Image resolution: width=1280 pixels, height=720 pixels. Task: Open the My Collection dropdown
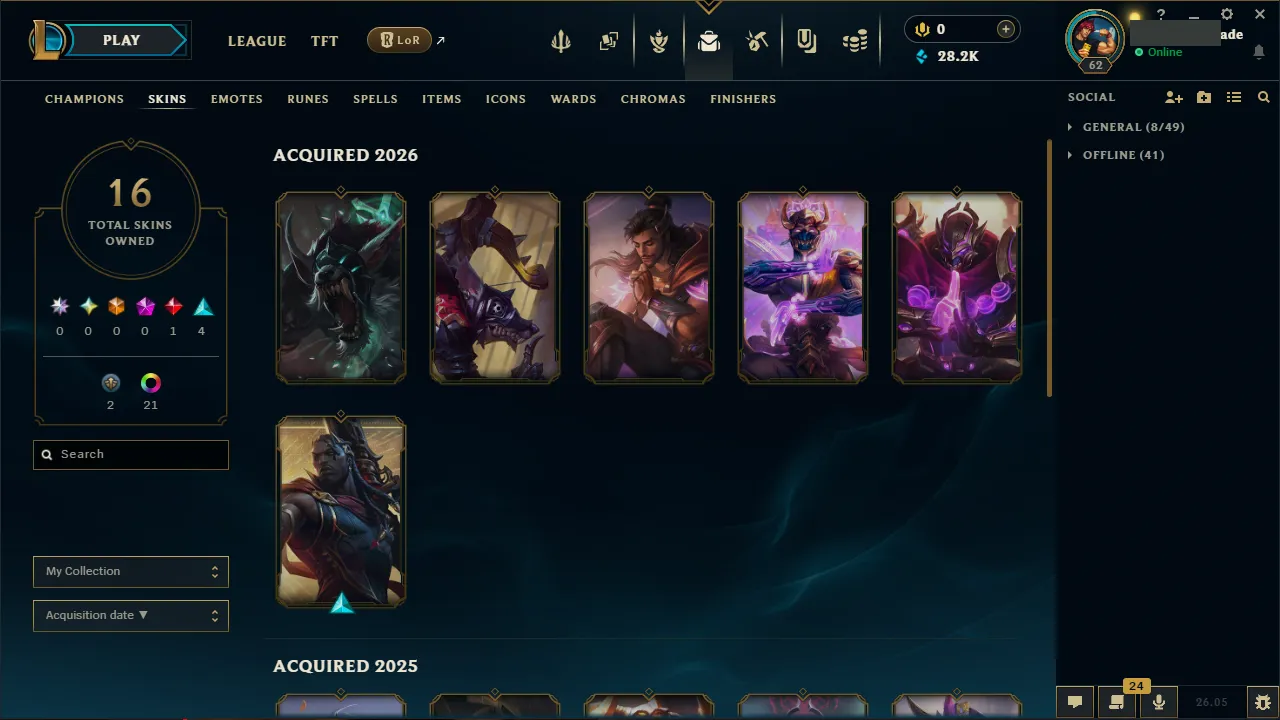130,571
